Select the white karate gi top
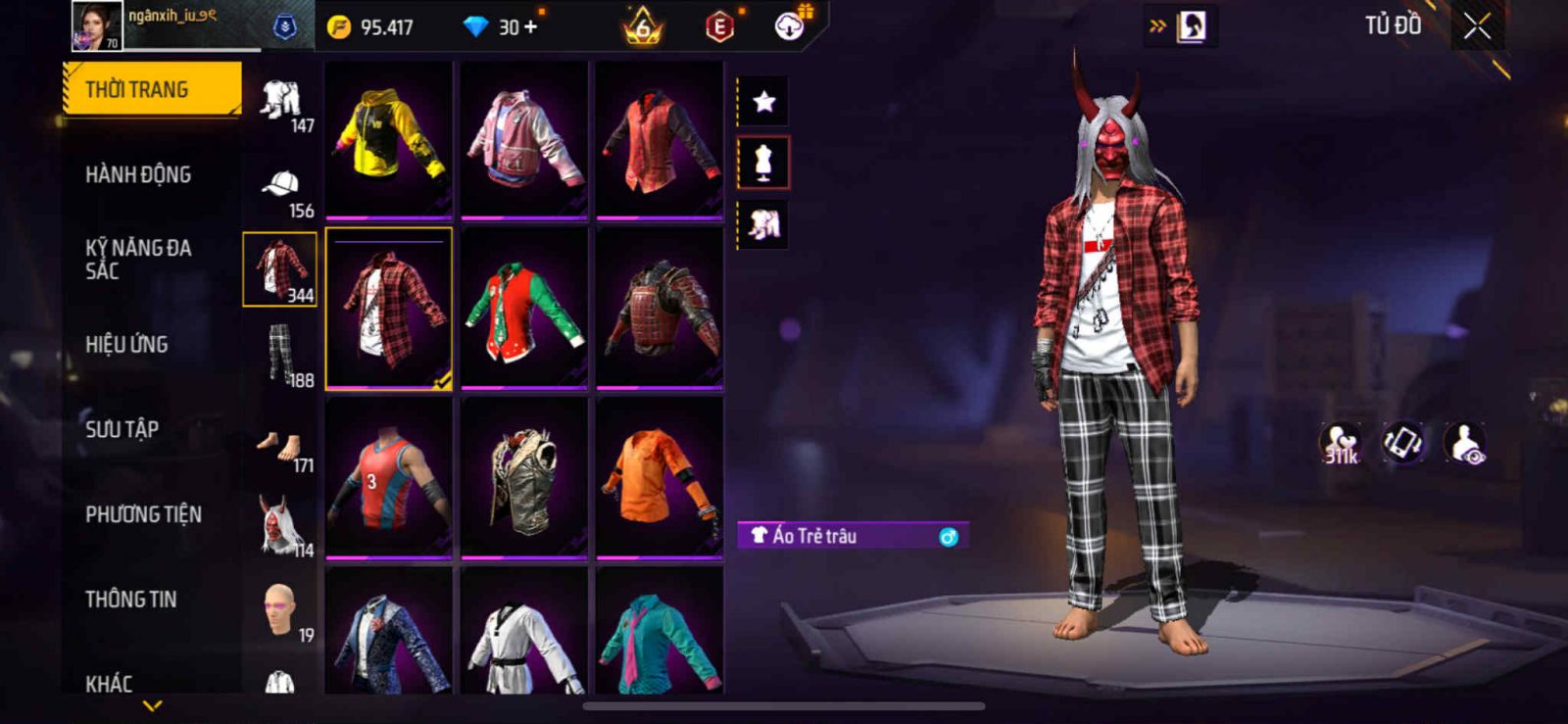This screenshot has height=724, width=1568. coord(523,637)
